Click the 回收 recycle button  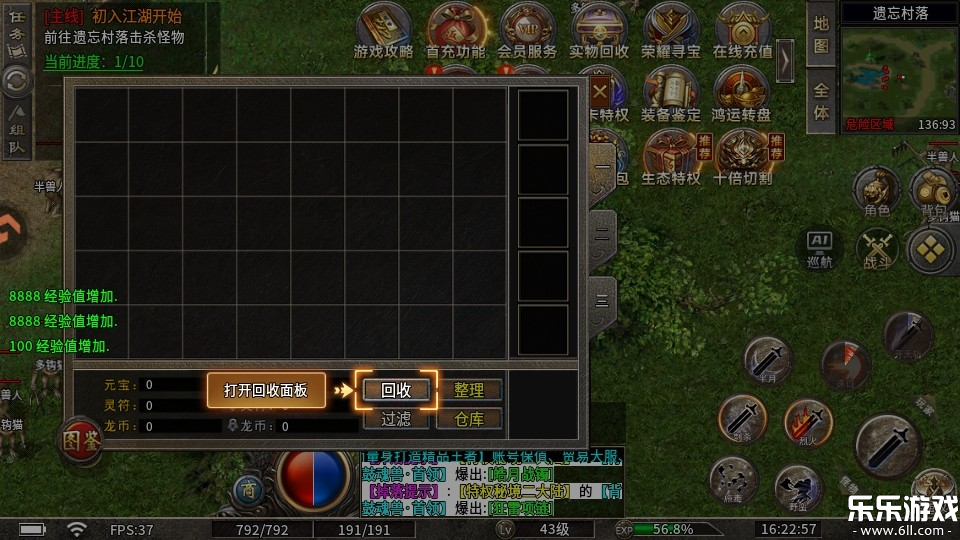[x=396, y=390]
